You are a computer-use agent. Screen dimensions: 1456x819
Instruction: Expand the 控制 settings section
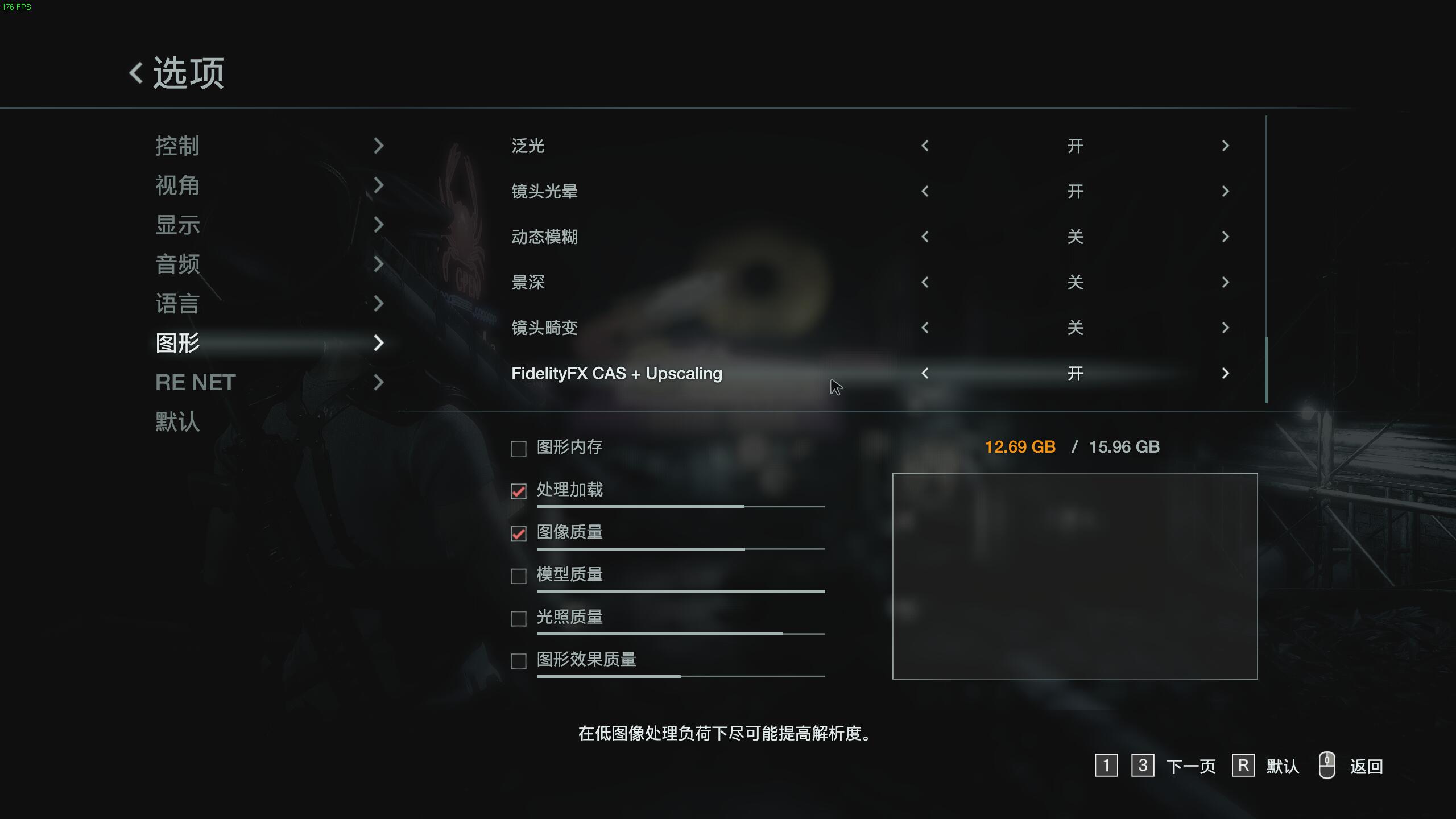point(177,146)
